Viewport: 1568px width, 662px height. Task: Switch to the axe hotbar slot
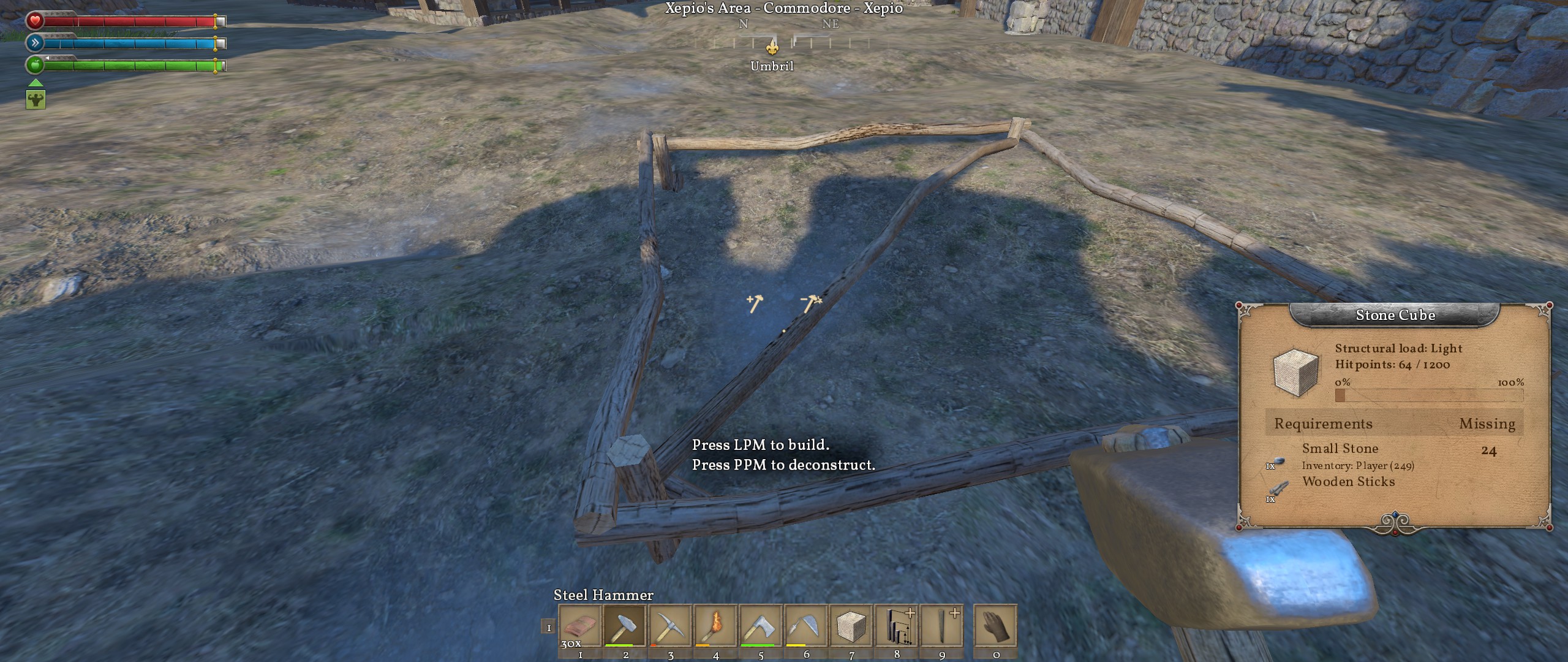(761, 626)
